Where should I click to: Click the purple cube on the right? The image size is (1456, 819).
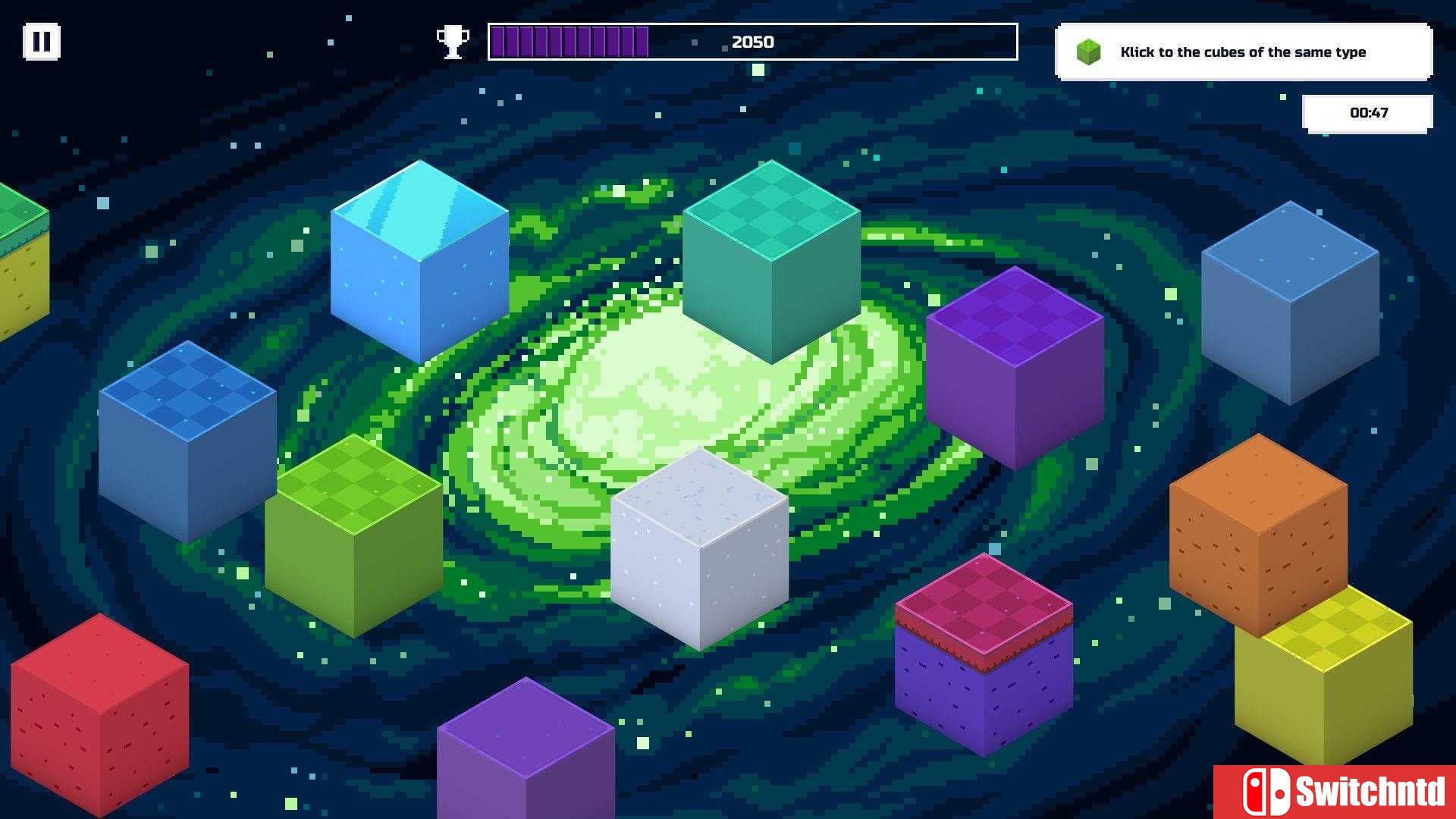click(1014, 364)
